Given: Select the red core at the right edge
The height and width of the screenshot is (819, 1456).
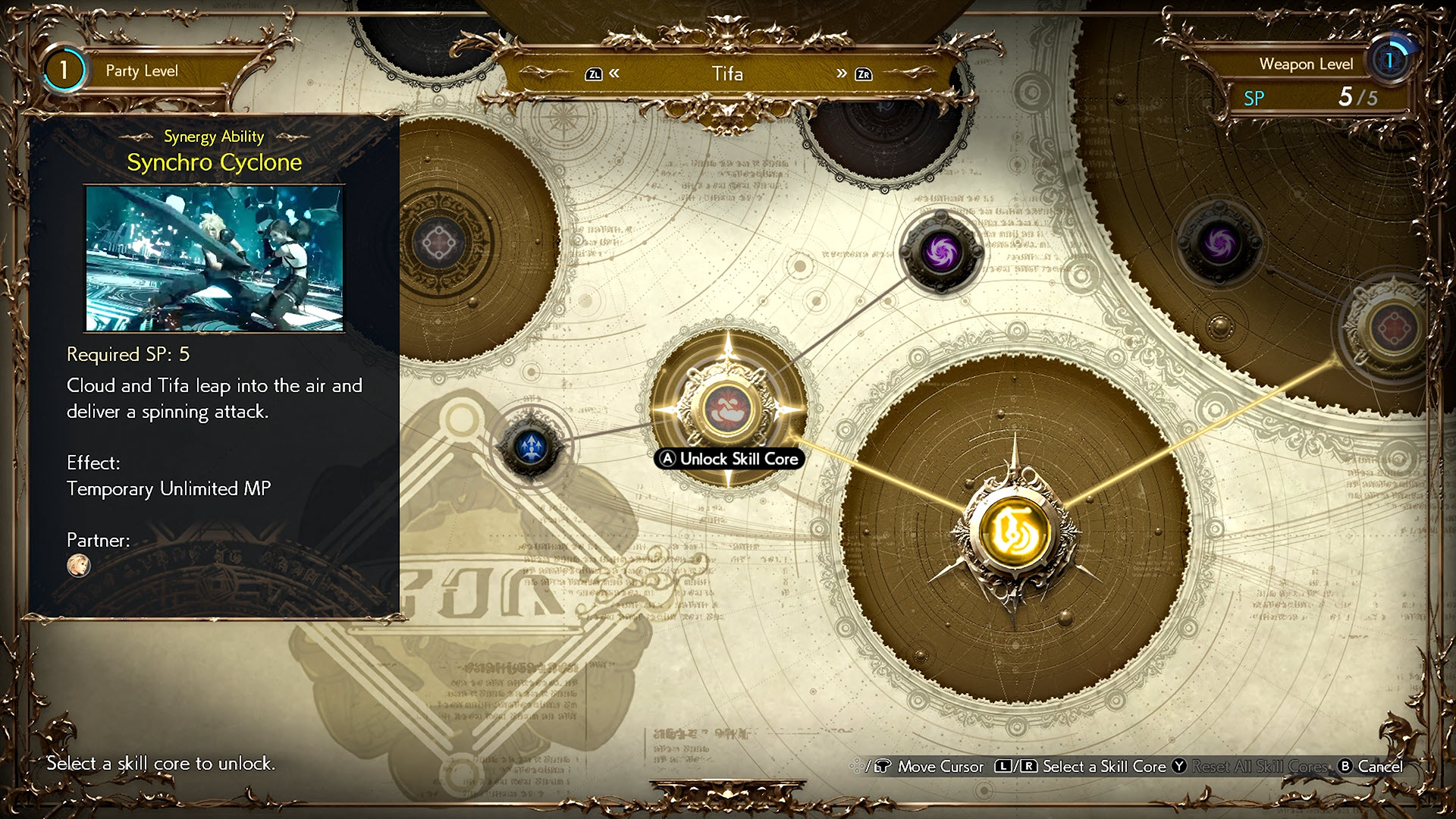Looking at the screenshot, I should pyautogui.click(x=1394, y=328).
